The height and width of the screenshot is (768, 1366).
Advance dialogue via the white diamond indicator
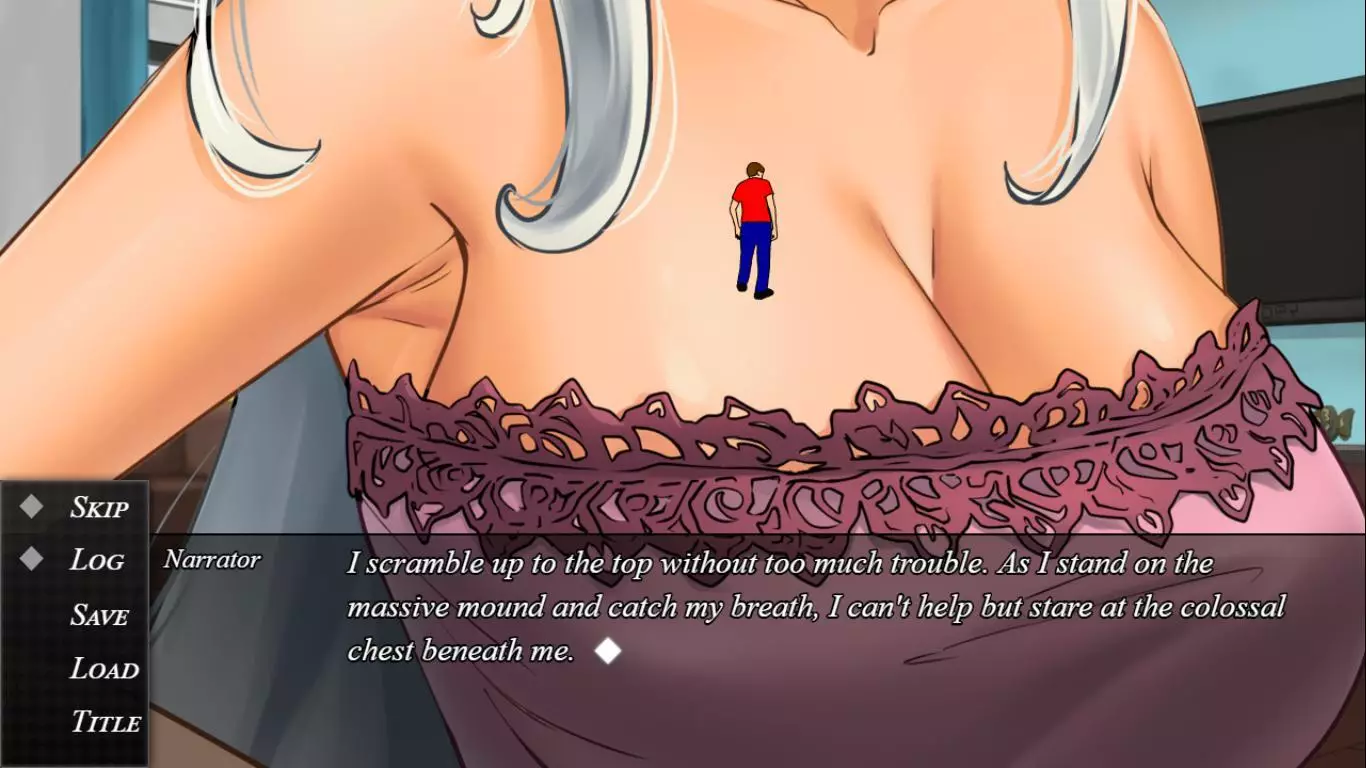click(607, 652)
